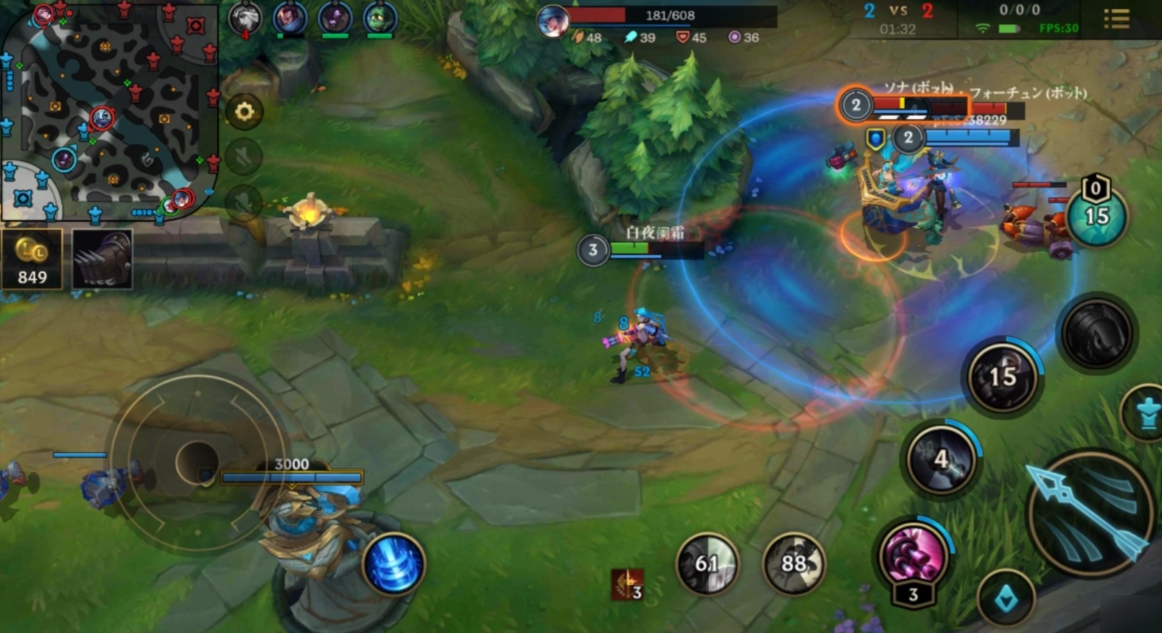This screenshot has height=633, width=1162.
Task: Use the teal item button showing 15
Action: [1096, 216]
